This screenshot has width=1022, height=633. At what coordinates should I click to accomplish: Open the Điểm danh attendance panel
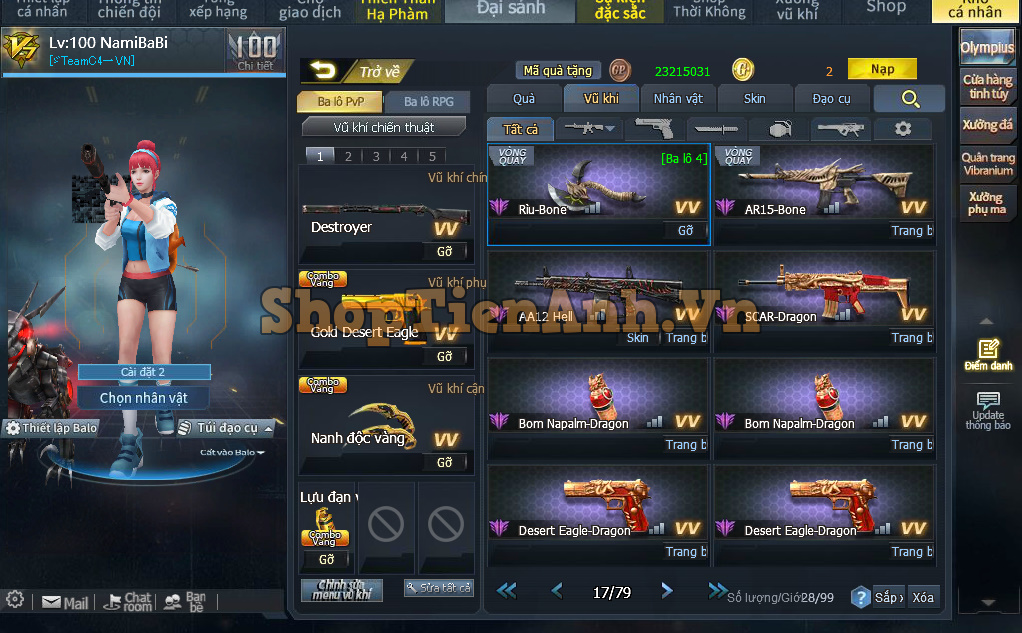tap(988, 355)
